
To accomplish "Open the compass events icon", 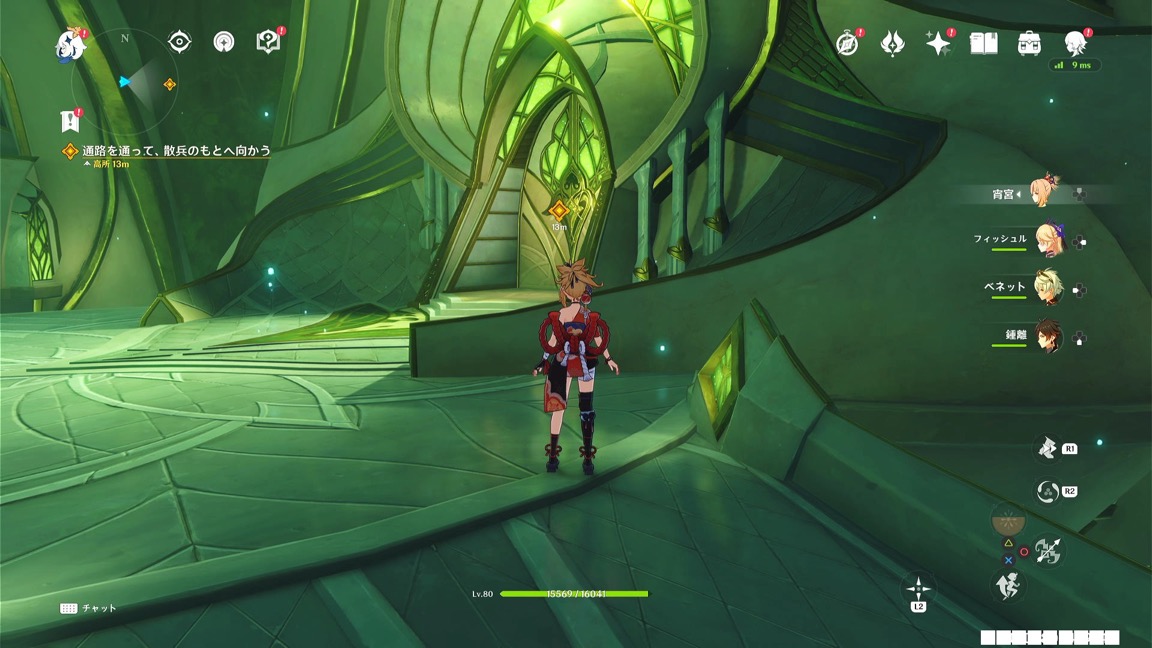I will [x=847, y=43].
